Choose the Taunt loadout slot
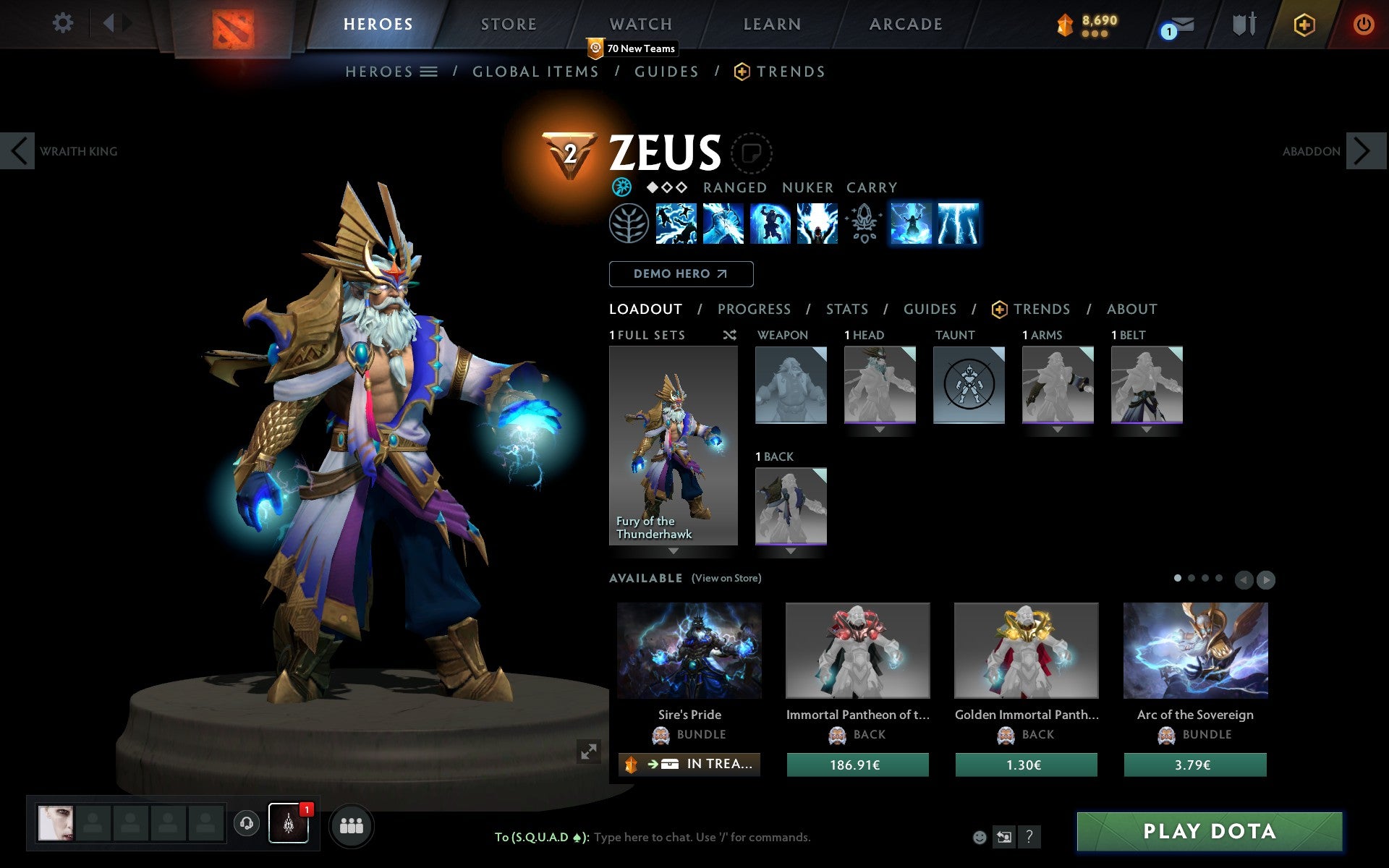The height and width of the screenshot is (868, 1389). (x=969, y=385)
